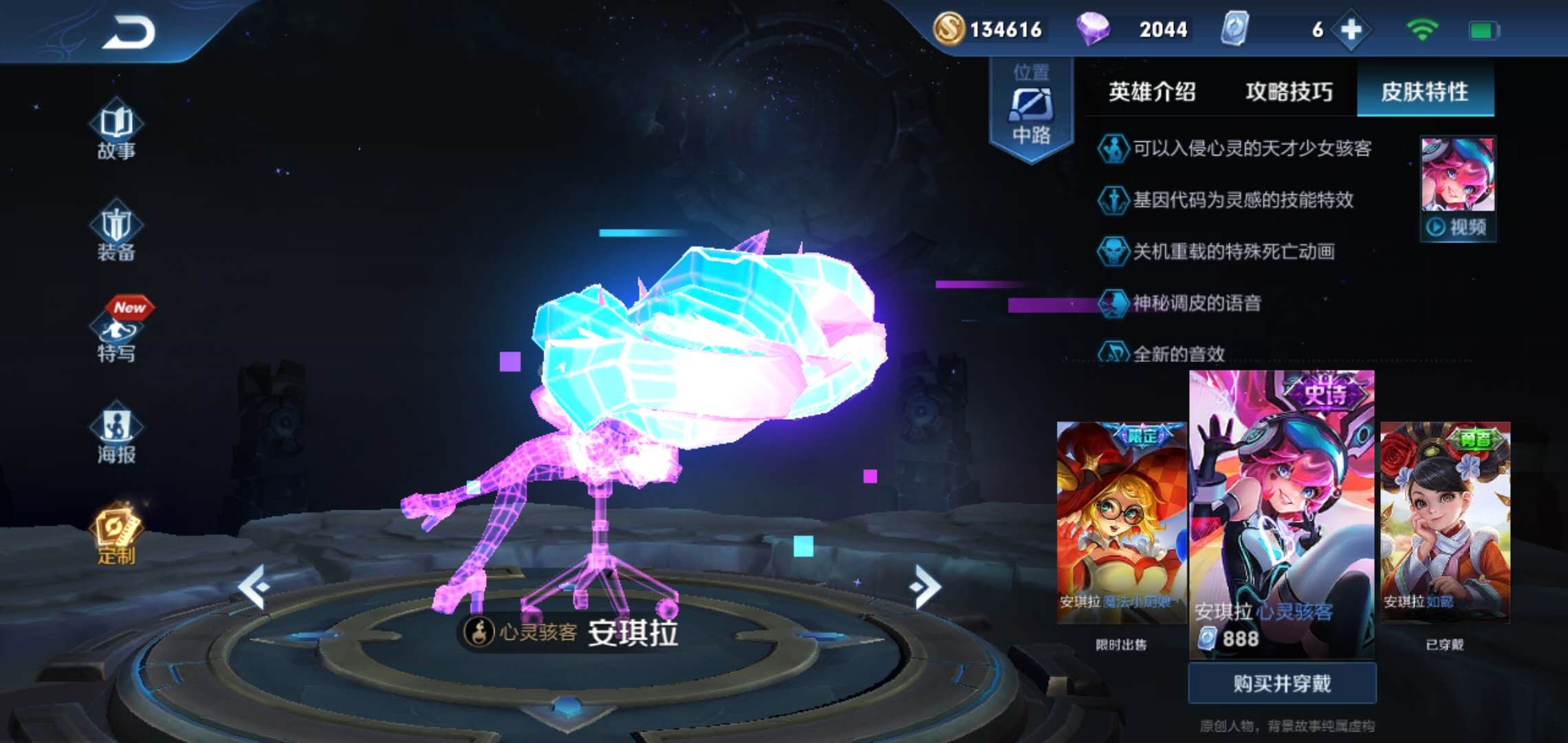Switch to the 攻略技巧 tab
The width and height of the screenshot is (1568, 743).
point(1289,91)
